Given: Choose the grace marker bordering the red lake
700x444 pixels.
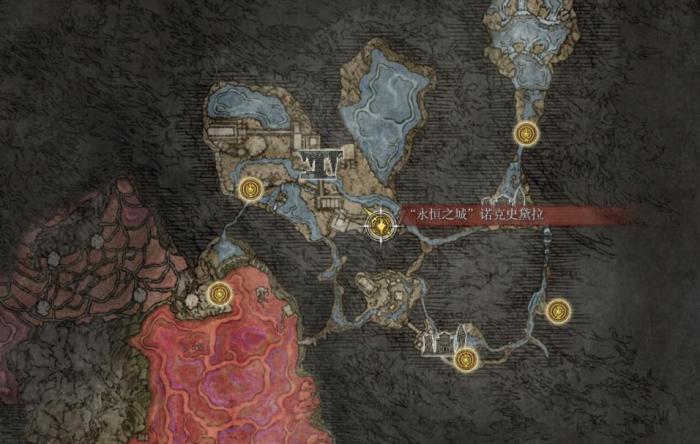Looking at the screenshot, I should pos(219,293).
